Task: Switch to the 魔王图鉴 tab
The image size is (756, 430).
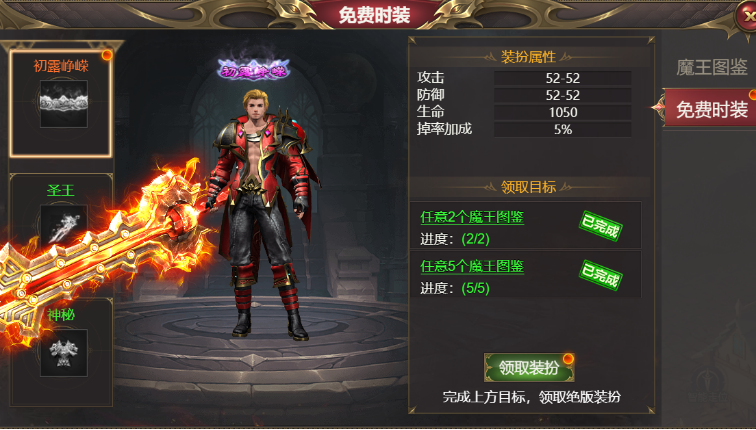Action: pos(711,67)
